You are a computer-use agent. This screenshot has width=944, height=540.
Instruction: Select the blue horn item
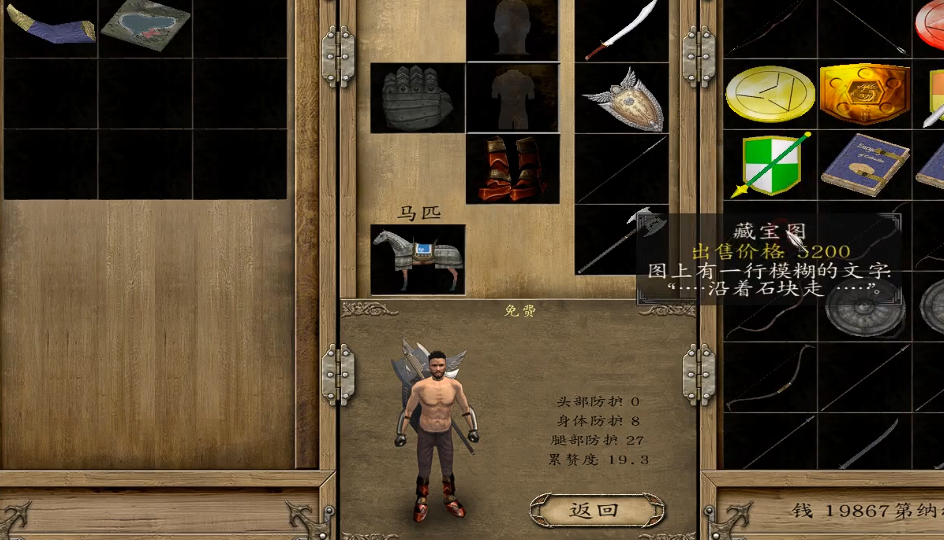click(51, 25)
